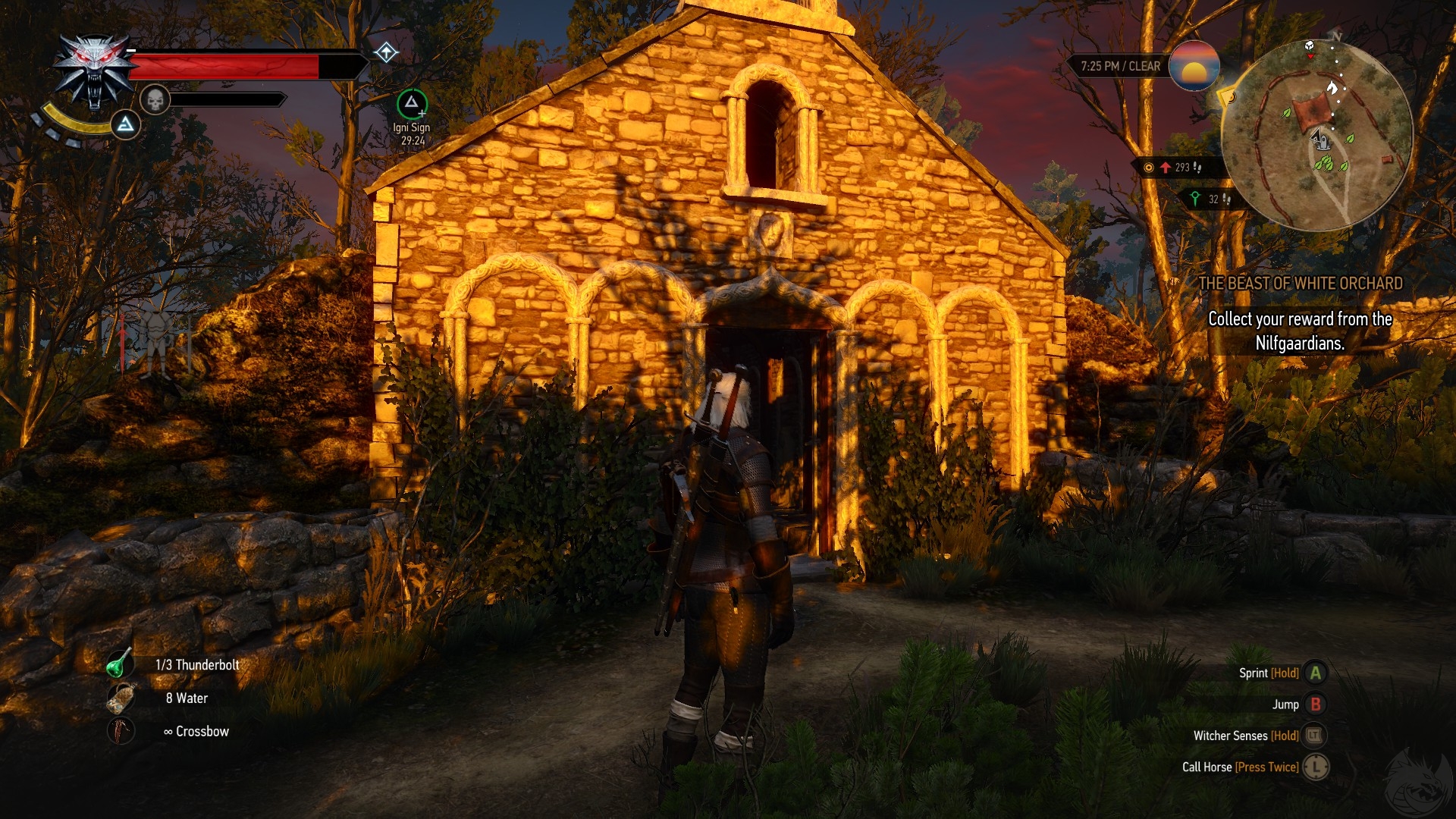
Task: Select the Igni Sign buff icon
Action: tap(412, 104)
